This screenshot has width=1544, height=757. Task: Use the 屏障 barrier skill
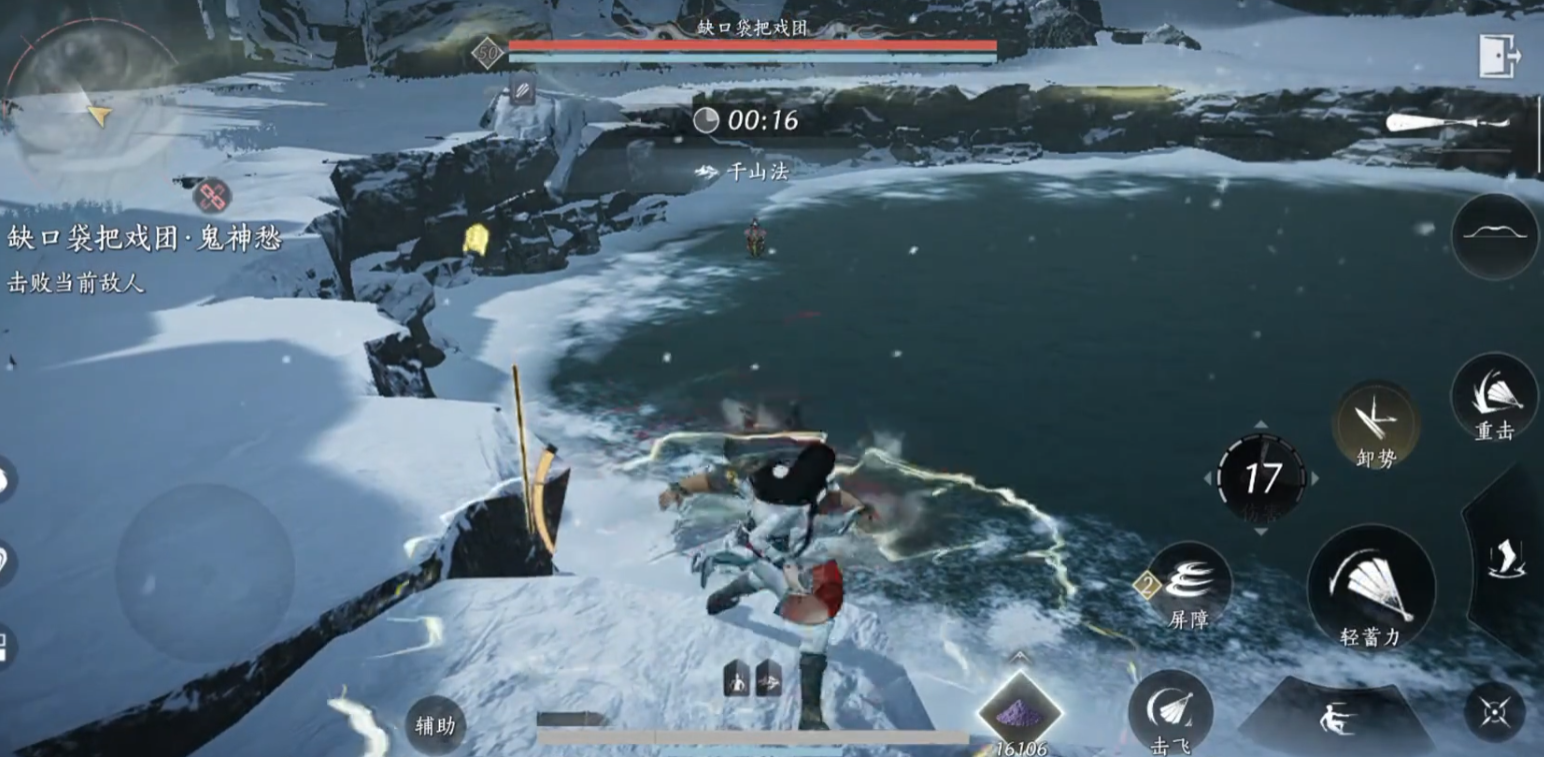1189,585
